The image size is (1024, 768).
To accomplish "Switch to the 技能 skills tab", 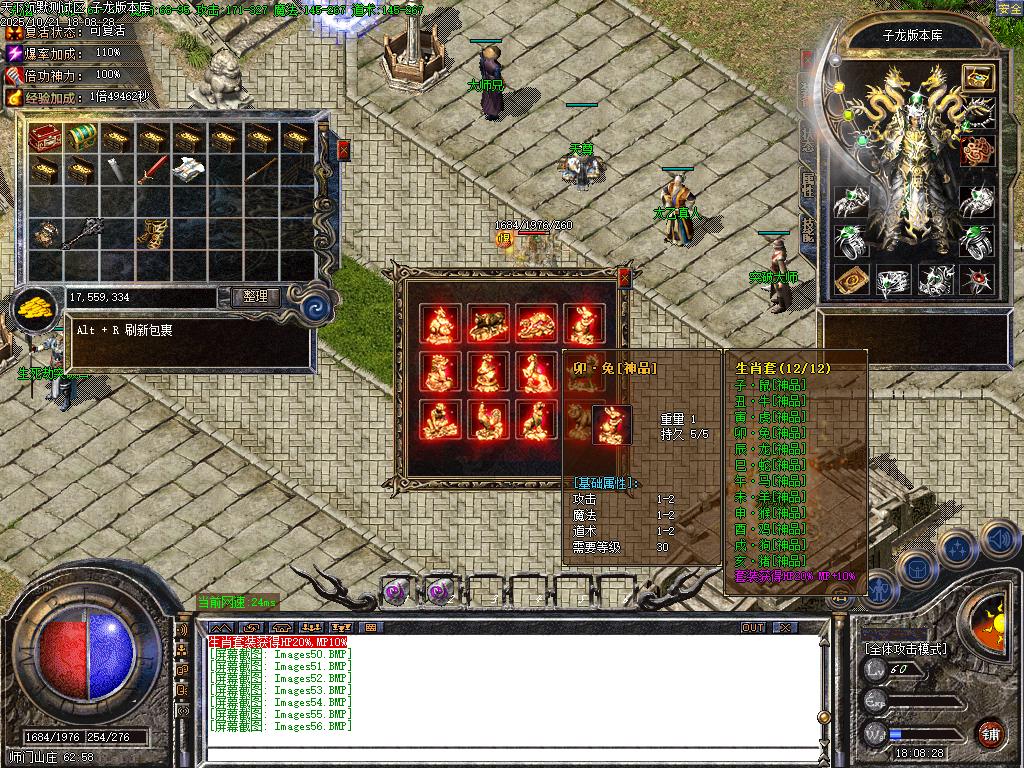I will [x=808, y=232].
